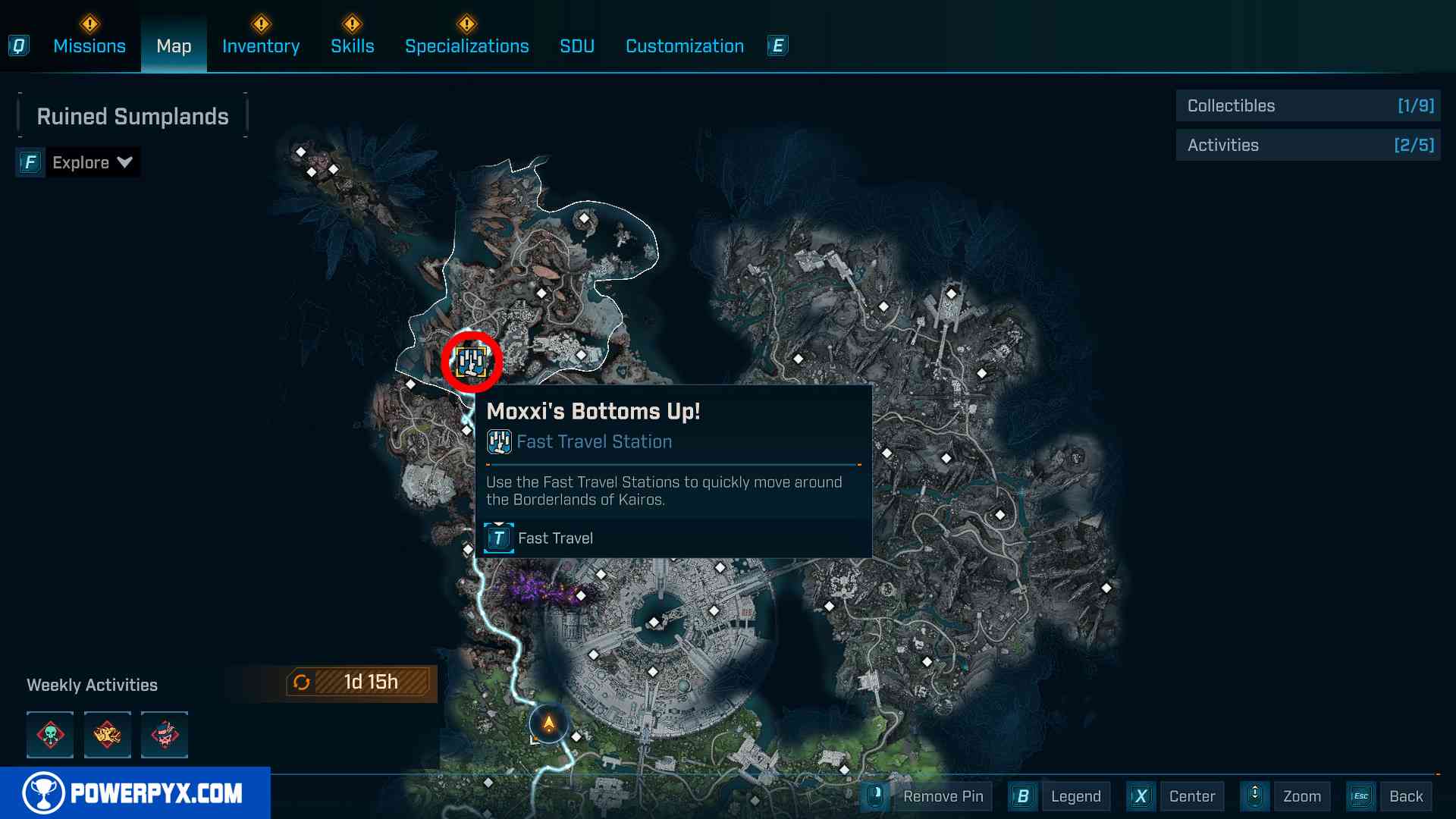Image resolution: width=1456 pixels, height=819 pixels.
Task: Go to the Skills tab
Action: pyautogui.click(x=352, y=46)
